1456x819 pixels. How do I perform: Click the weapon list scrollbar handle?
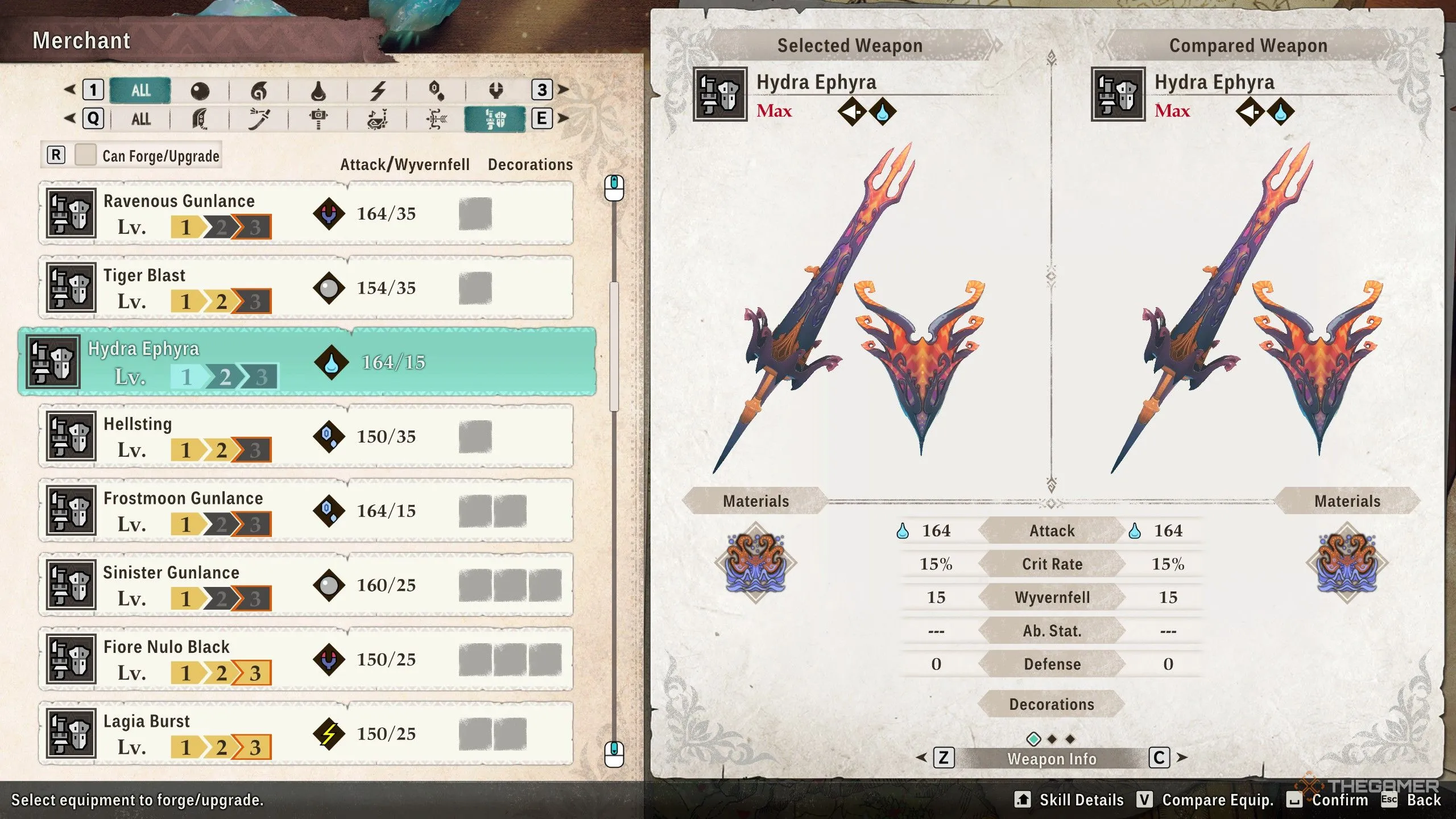614,347
